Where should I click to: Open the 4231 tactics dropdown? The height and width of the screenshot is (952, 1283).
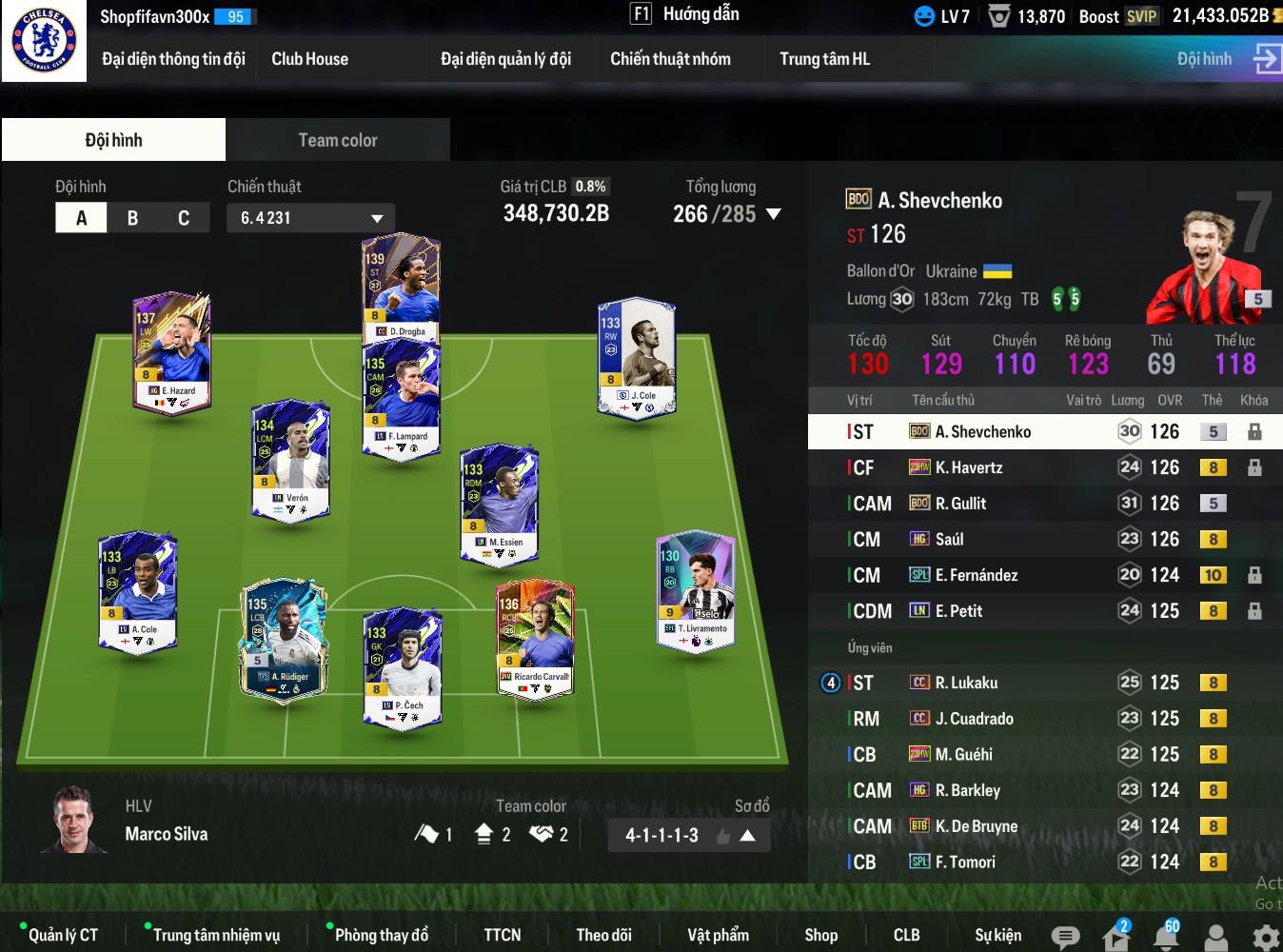[x=310, y=218]
